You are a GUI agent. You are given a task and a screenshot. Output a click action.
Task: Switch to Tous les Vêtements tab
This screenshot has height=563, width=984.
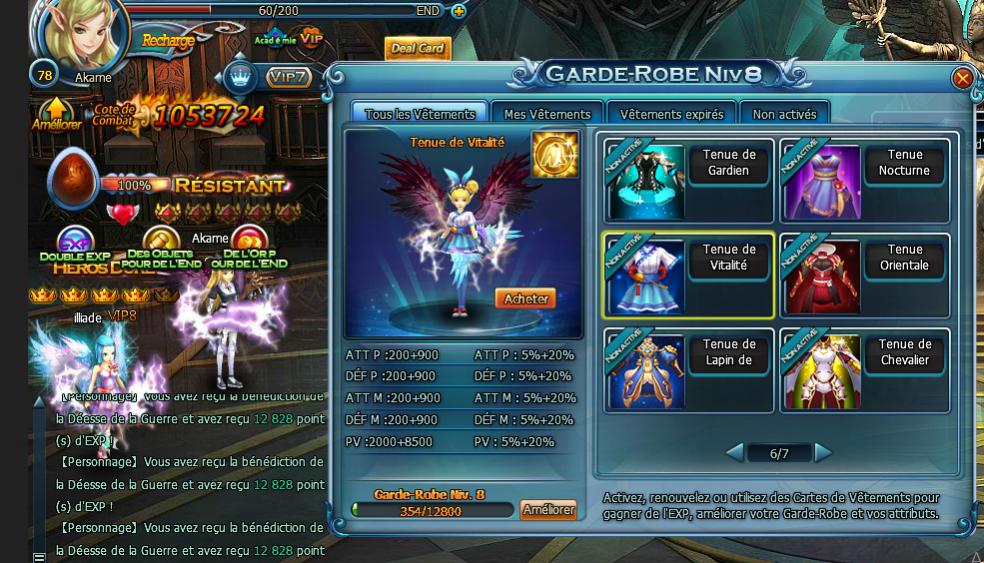pos(420,114)
